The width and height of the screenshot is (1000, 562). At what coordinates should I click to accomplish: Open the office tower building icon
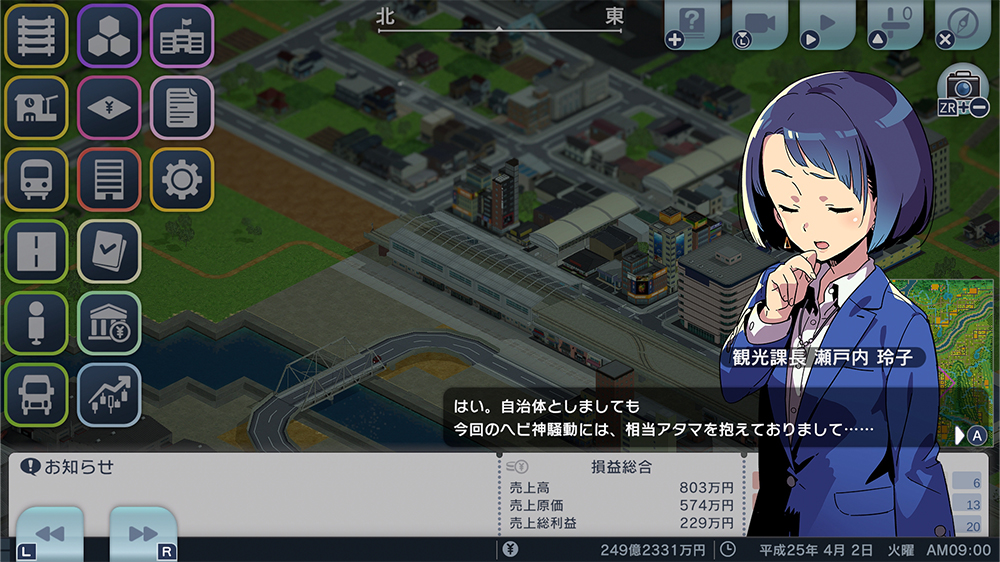[109, 180]
